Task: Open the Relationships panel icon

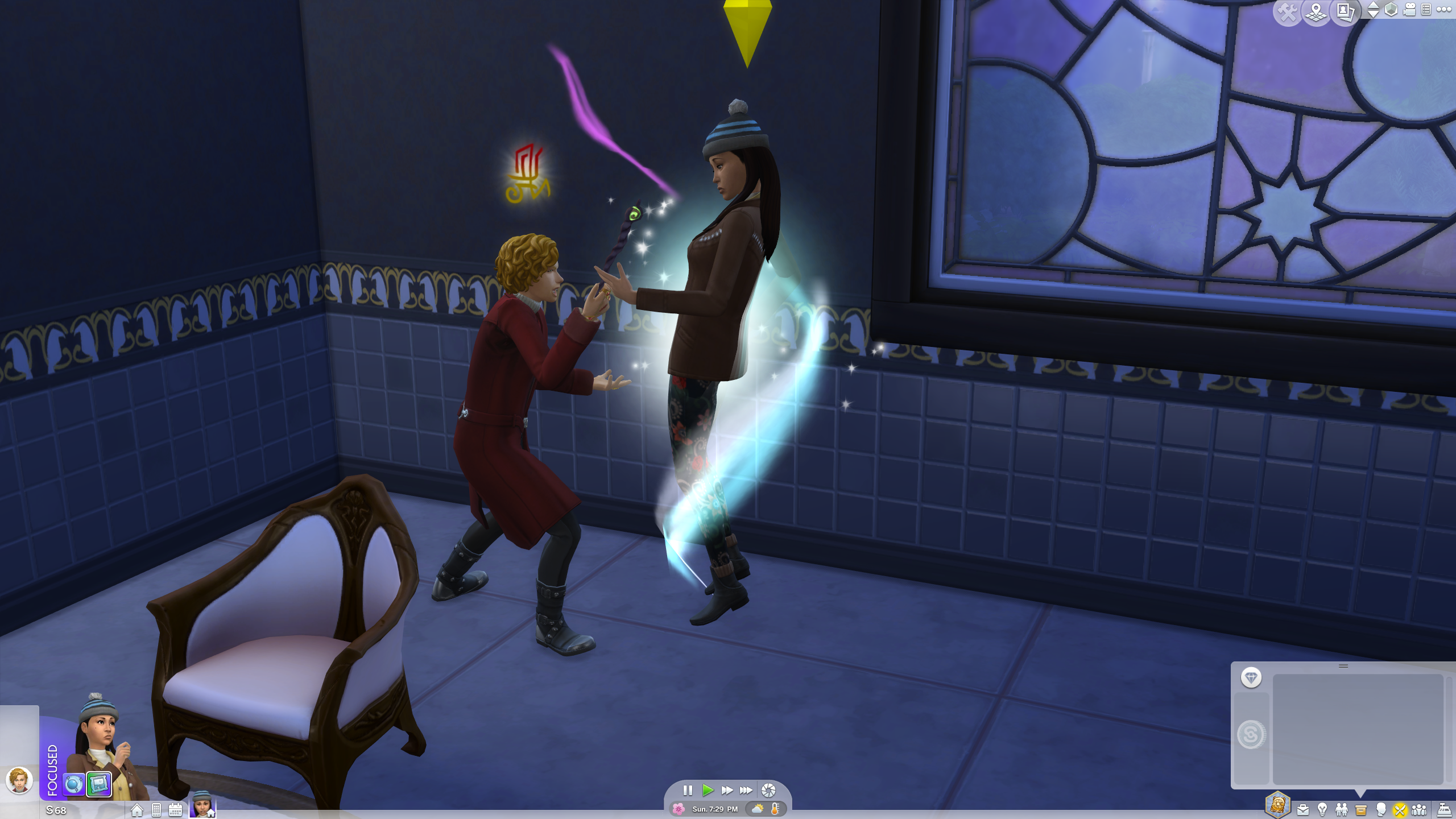Action: 1342,811
